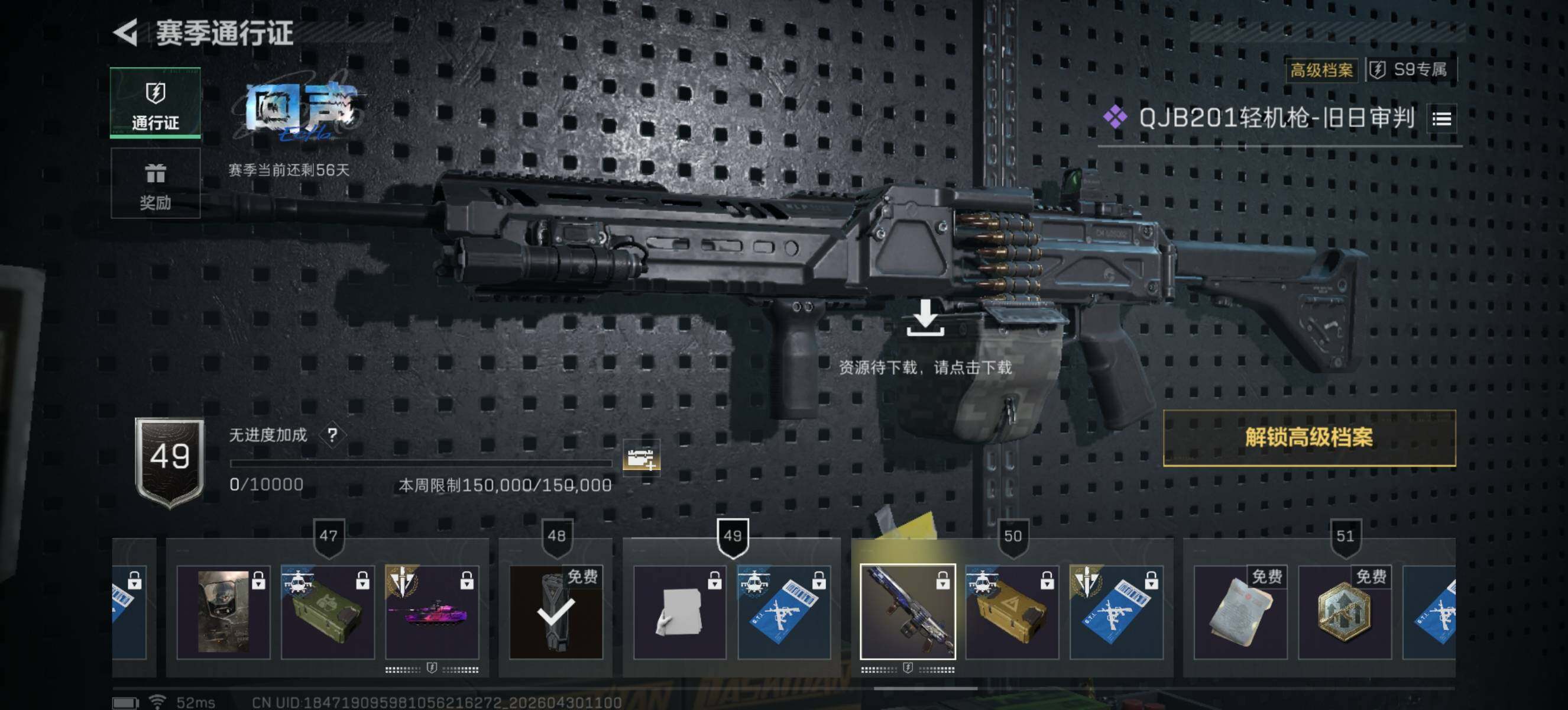Screen dimensions: 1568x710
Task: Select the pink tank reward at level 47
Action: point(432,612)
